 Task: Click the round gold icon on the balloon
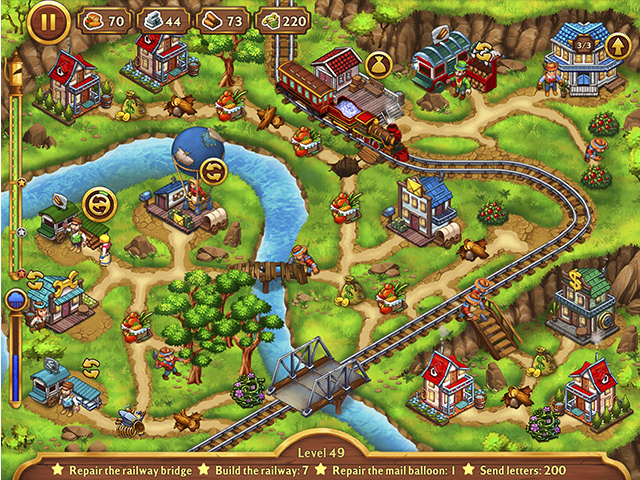pos(213,172)
